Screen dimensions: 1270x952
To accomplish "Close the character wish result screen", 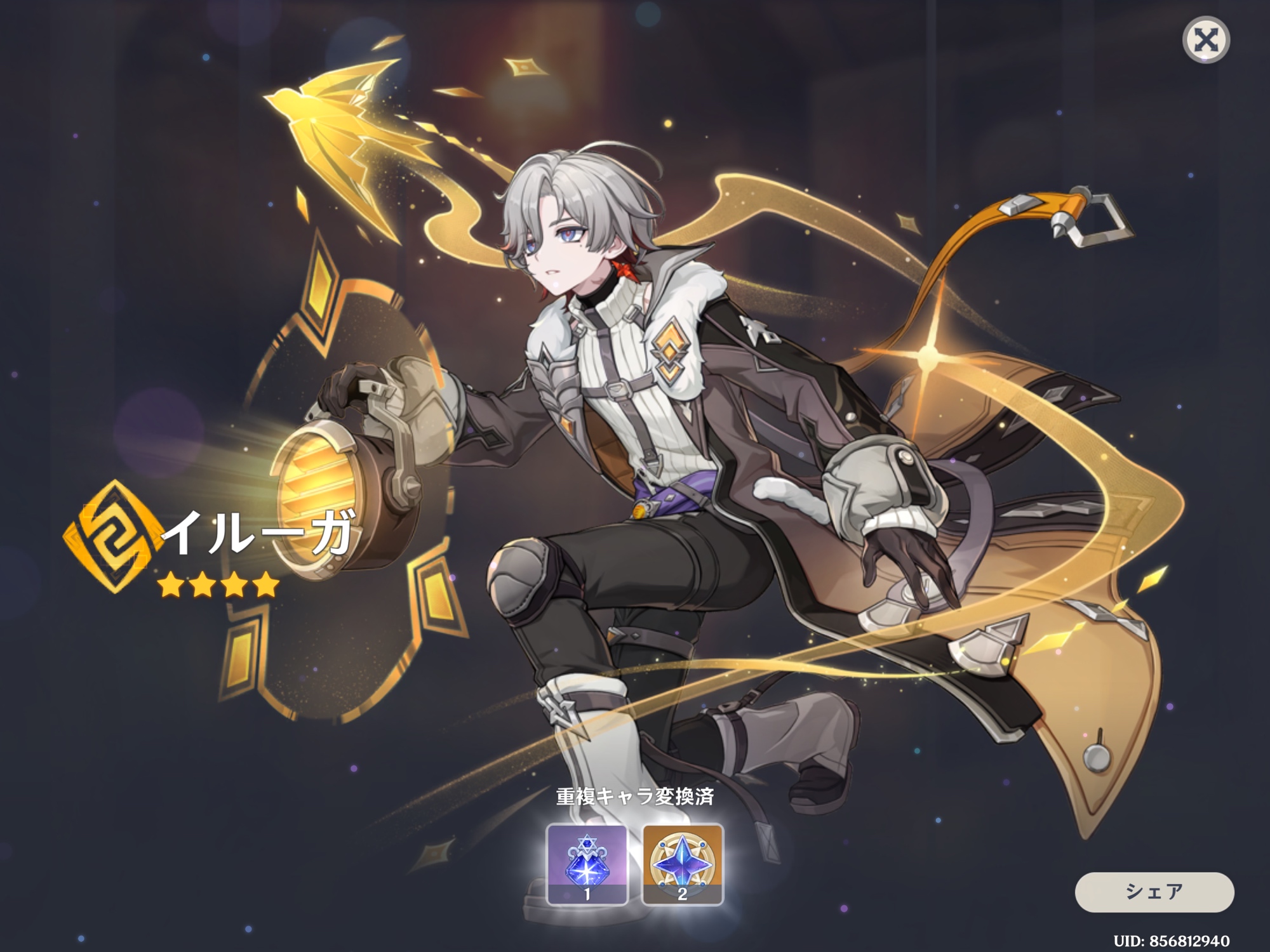I will 1206,41.
